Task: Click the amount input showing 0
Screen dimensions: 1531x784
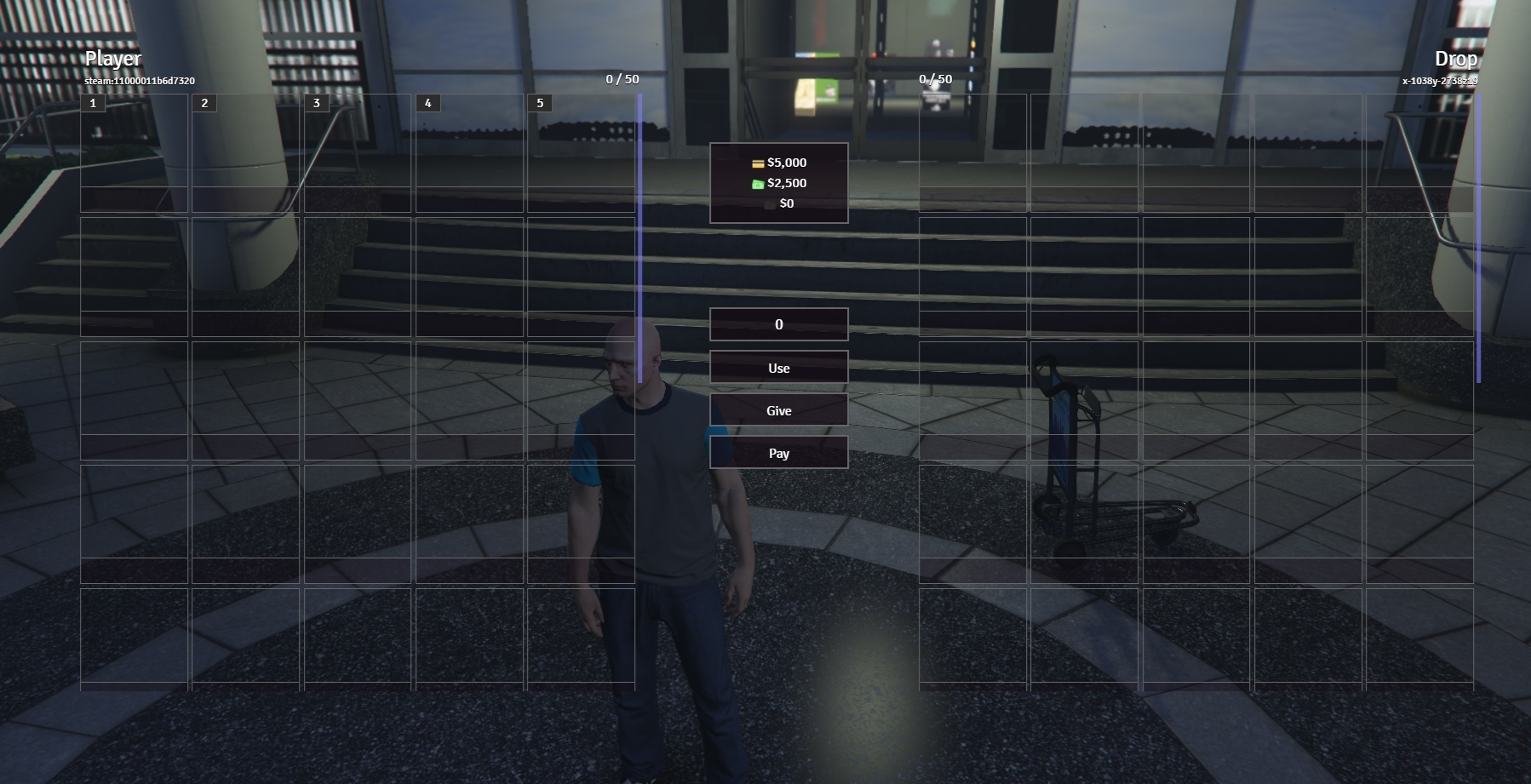Action: click(x=777, y=323)
